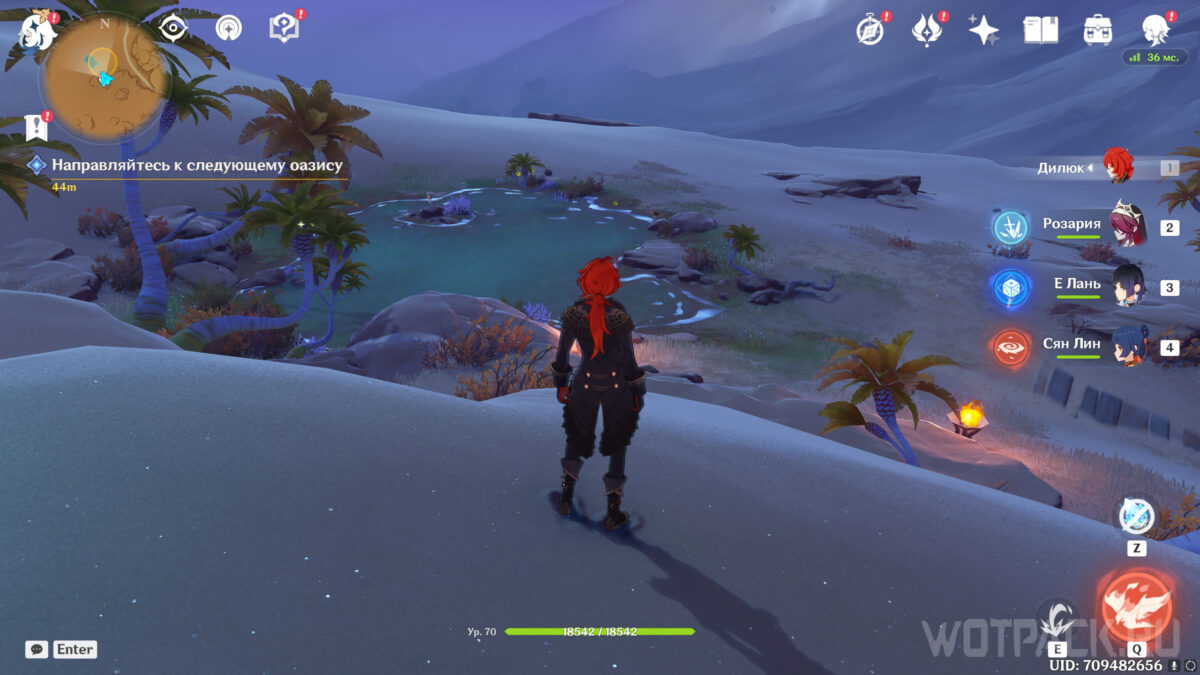This screenshot has width=1200, height=675.
Task: Use the elemental skill icon
Action: [1056, 618]
